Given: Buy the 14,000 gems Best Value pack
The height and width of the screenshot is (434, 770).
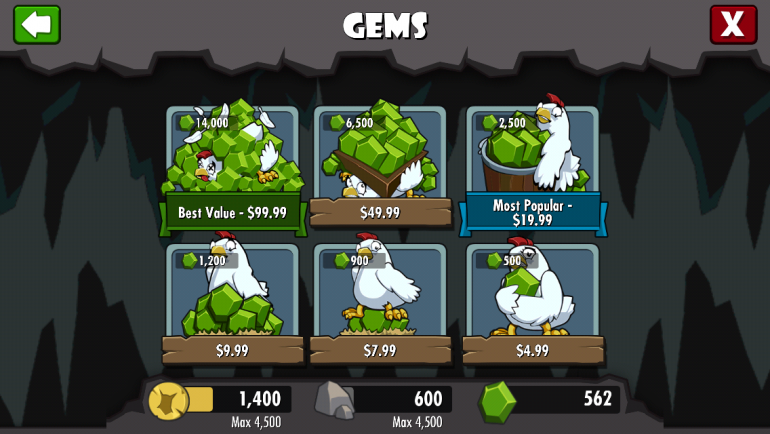Looking at the screenshot, I should click(x=232, y=170).
